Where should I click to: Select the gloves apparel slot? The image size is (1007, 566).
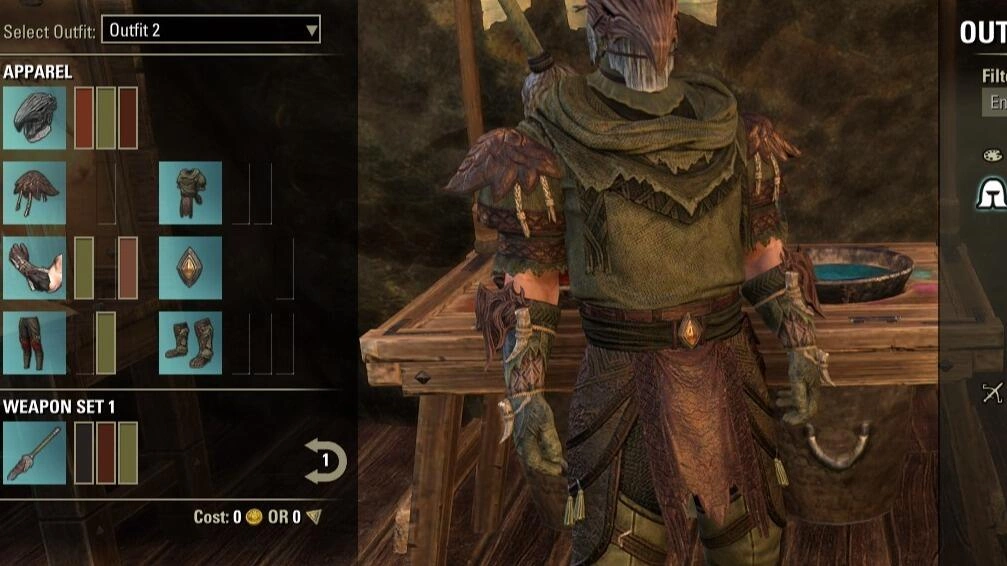coord(35,268)
